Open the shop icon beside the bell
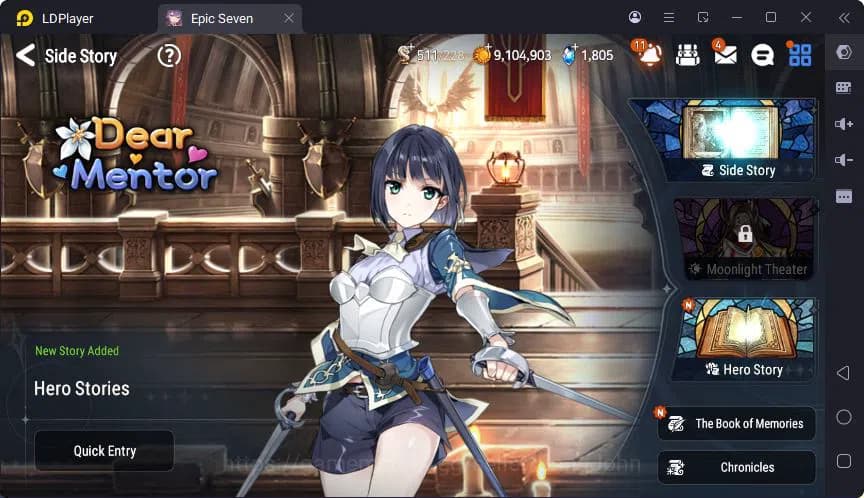The image size is (864, 498). point(687,56)
